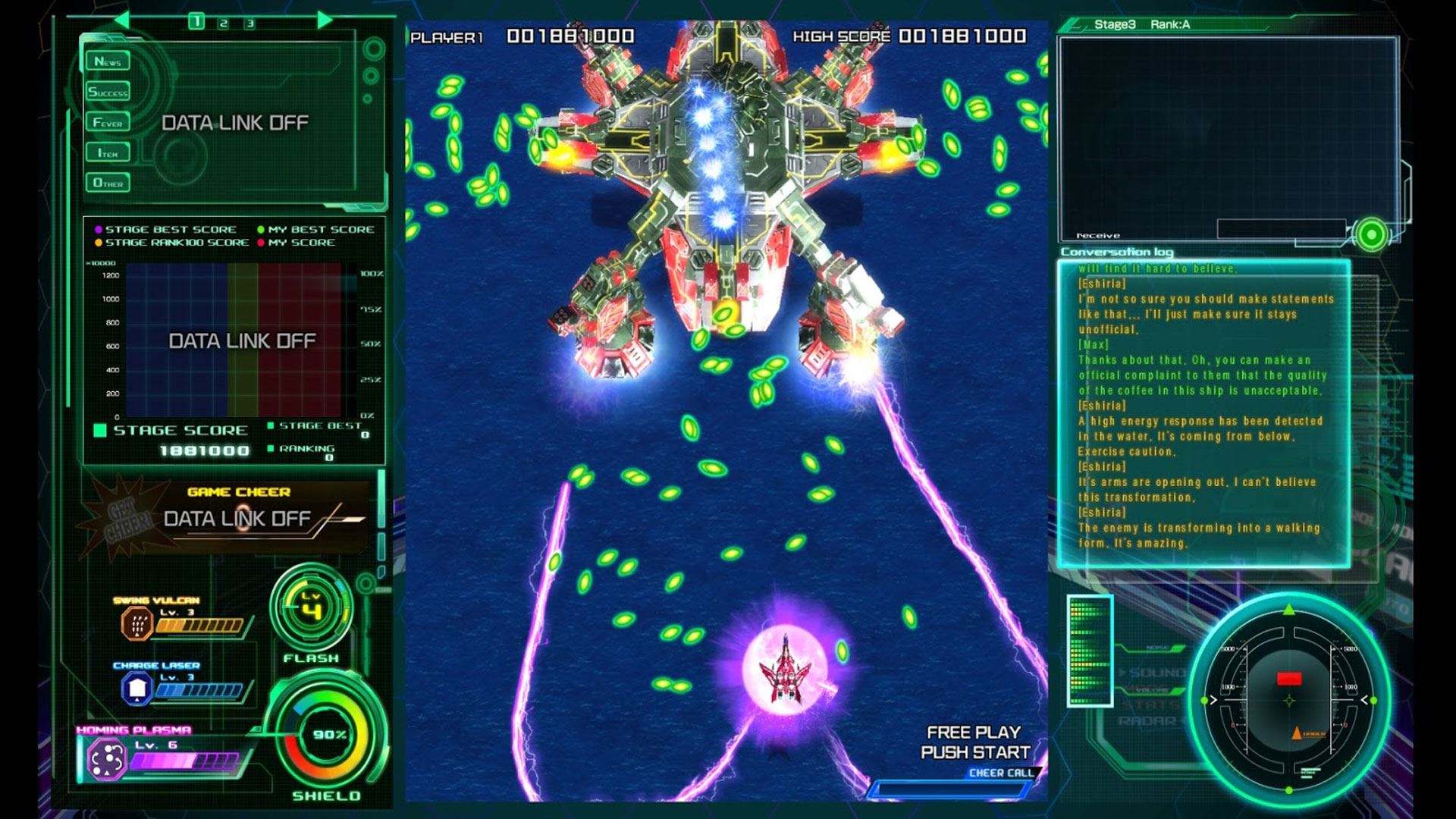
Task: Choose the Other tab
Action: [108, 184]
